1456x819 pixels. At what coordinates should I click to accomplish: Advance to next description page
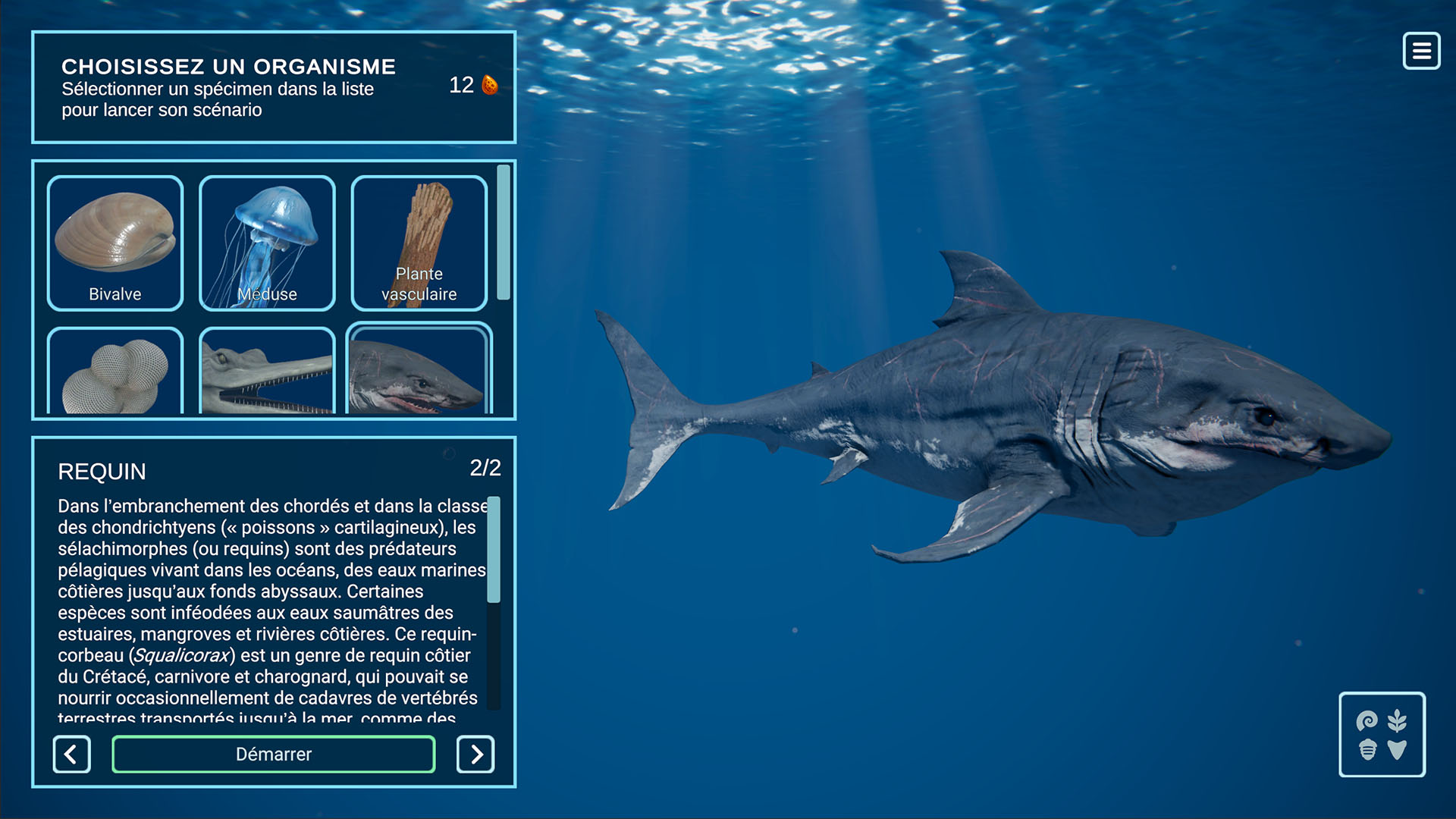475,754
